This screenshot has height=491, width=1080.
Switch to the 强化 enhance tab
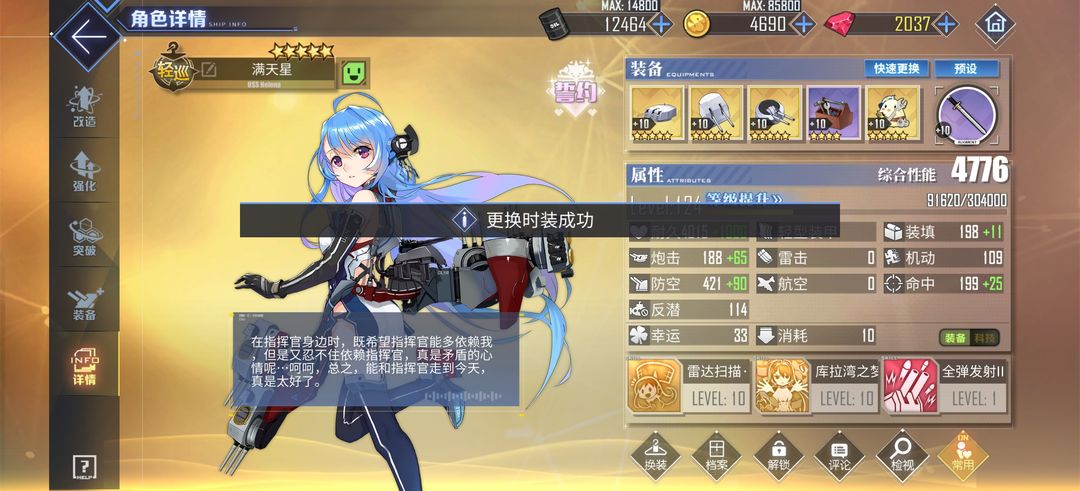point(84,172)
